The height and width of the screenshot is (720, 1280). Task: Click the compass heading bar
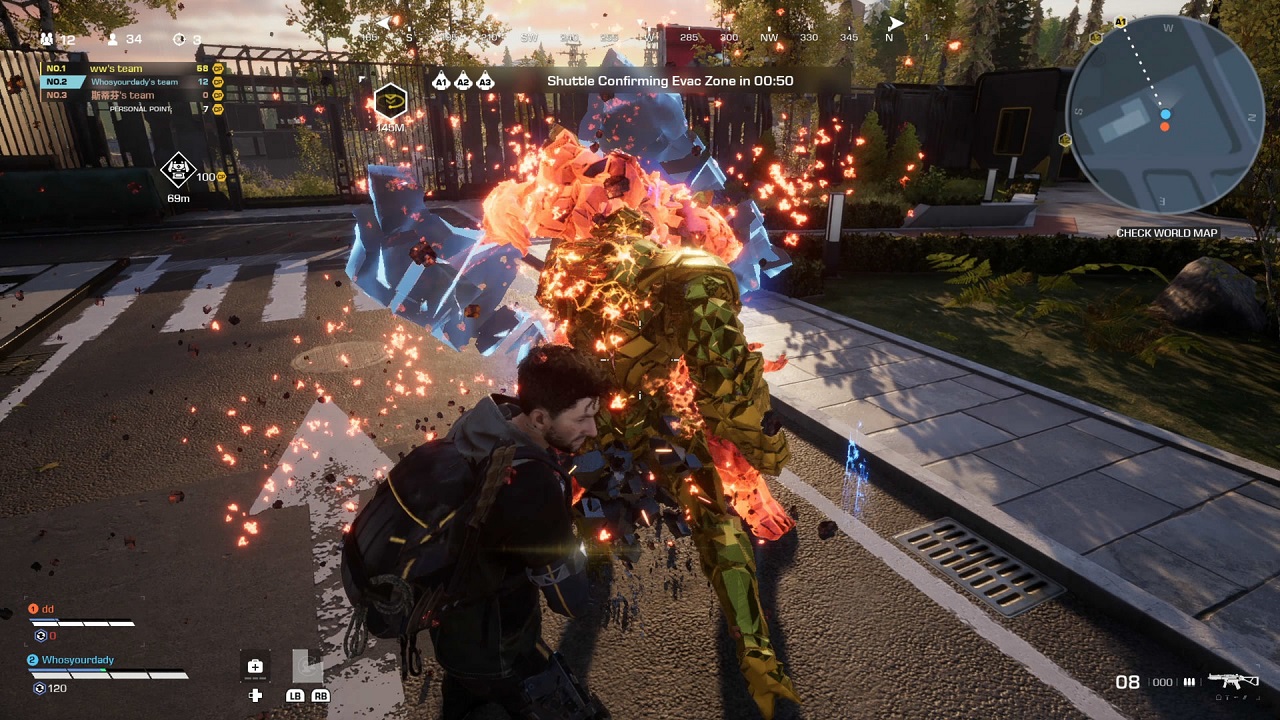[x=640, y=37]
